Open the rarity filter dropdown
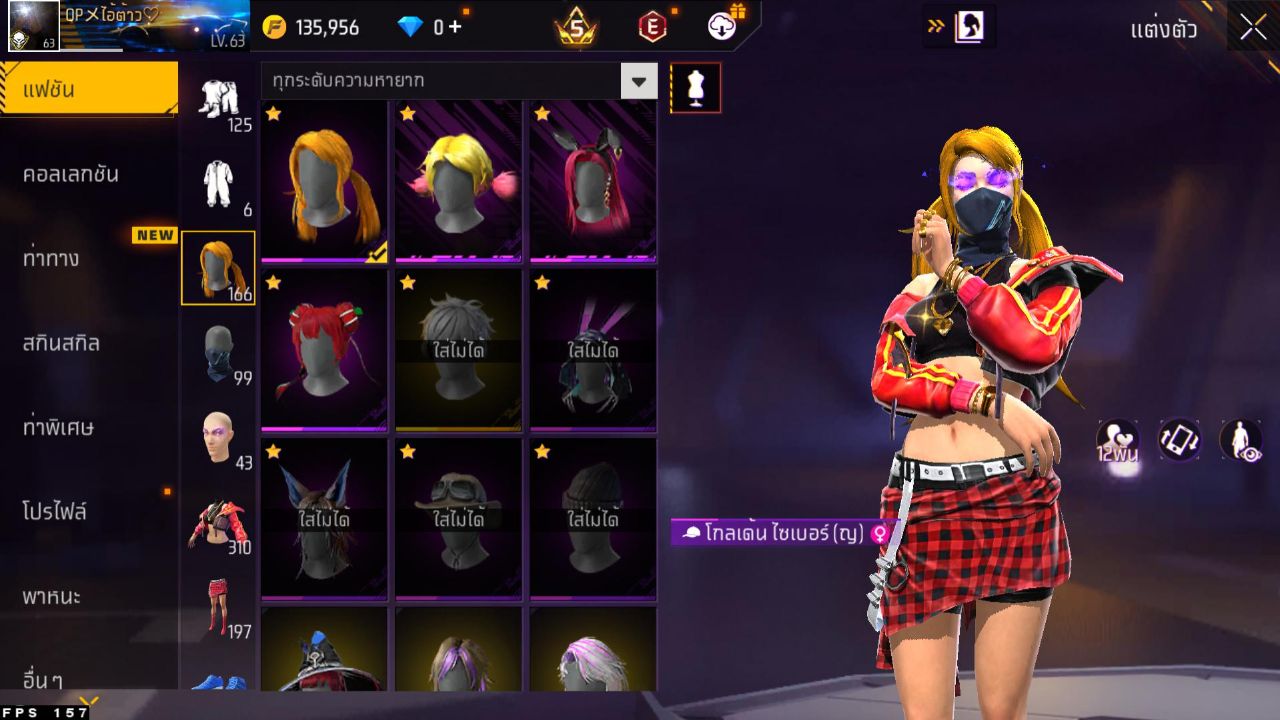This screenshot has width=1280, height=720. [638, 79]
